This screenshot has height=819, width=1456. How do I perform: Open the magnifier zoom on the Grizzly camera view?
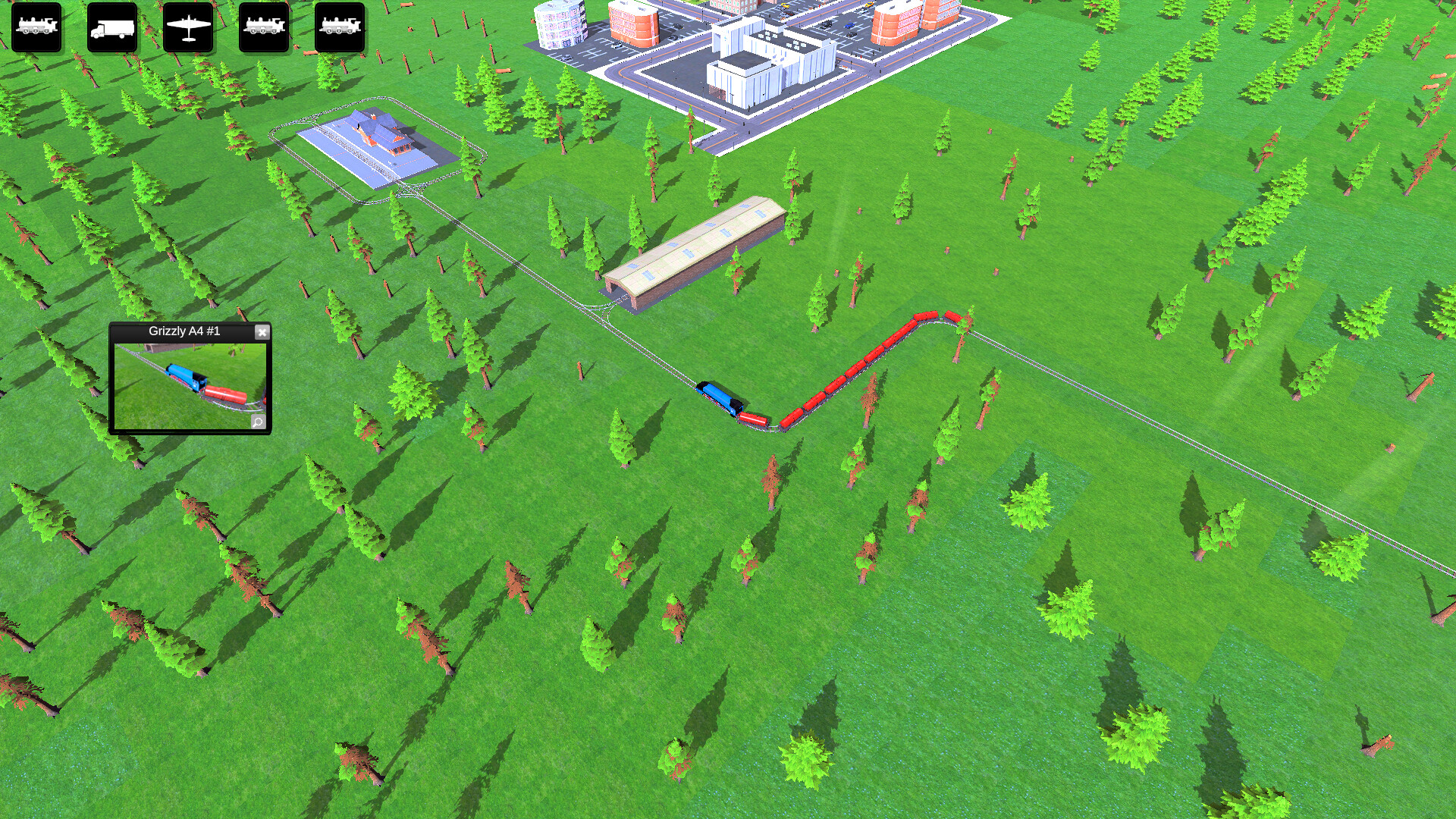[x=258, y=423]
